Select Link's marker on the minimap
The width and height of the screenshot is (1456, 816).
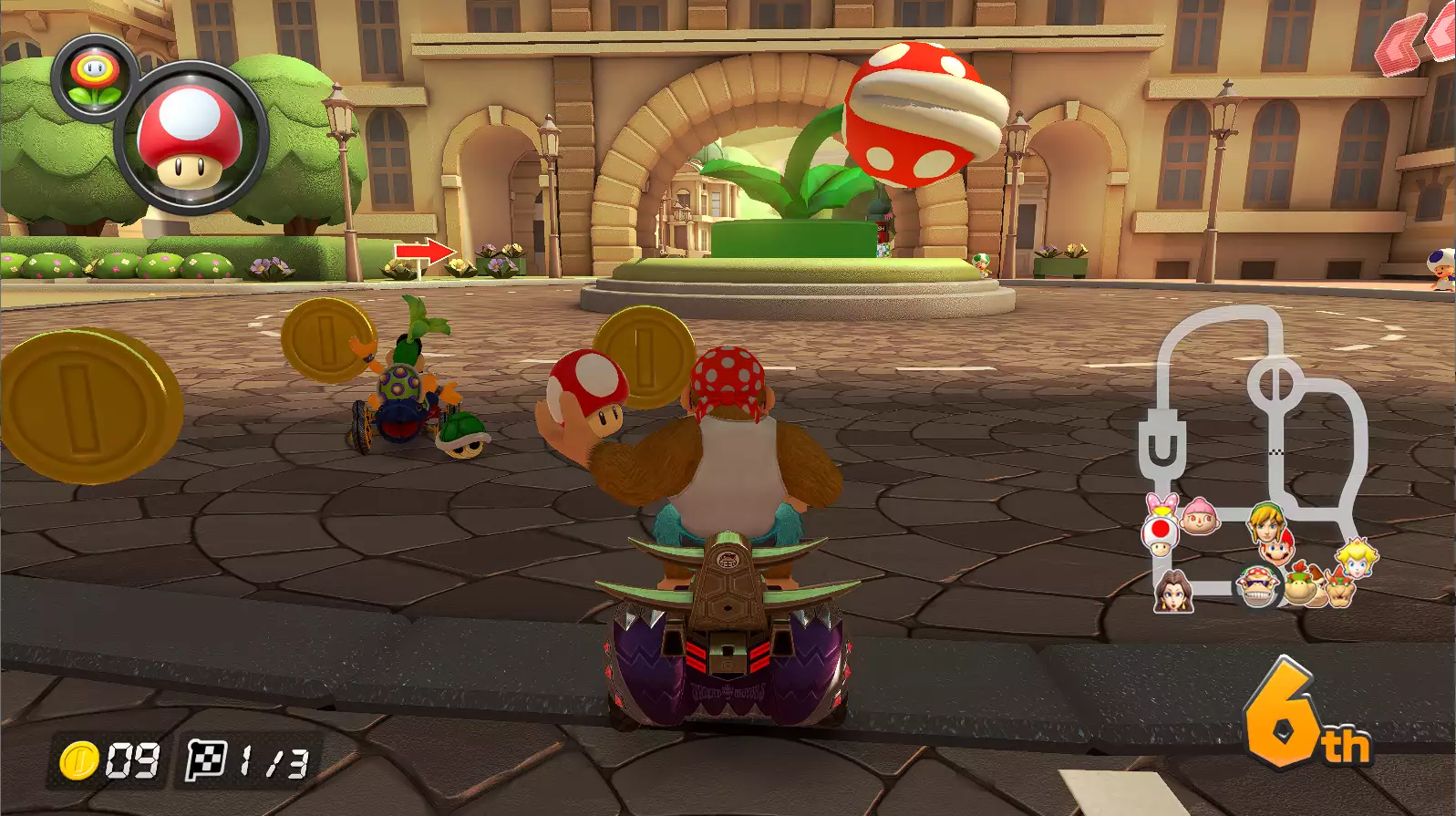1265,520
